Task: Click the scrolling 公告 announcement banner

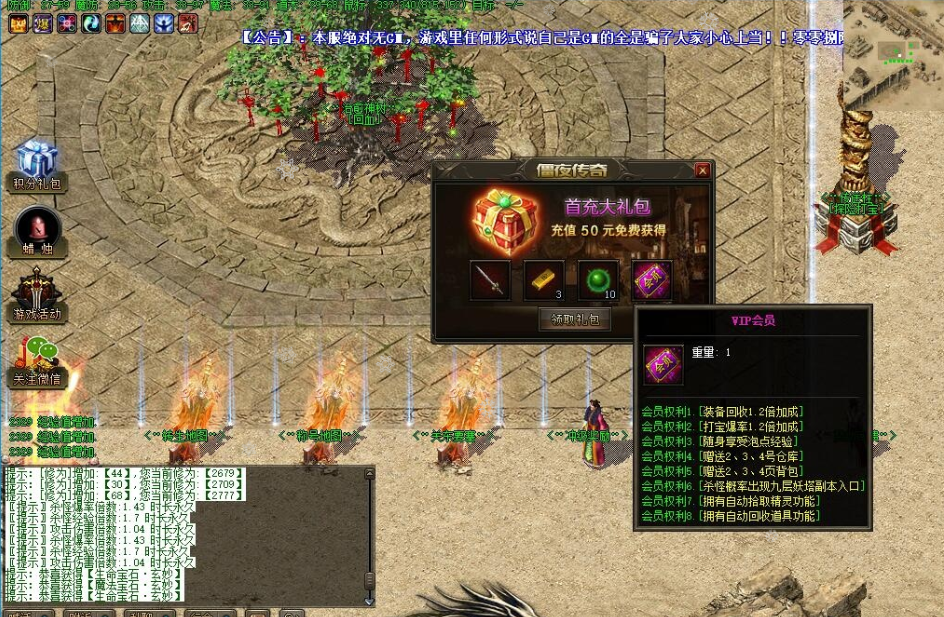Action: (x=540, y=38)
